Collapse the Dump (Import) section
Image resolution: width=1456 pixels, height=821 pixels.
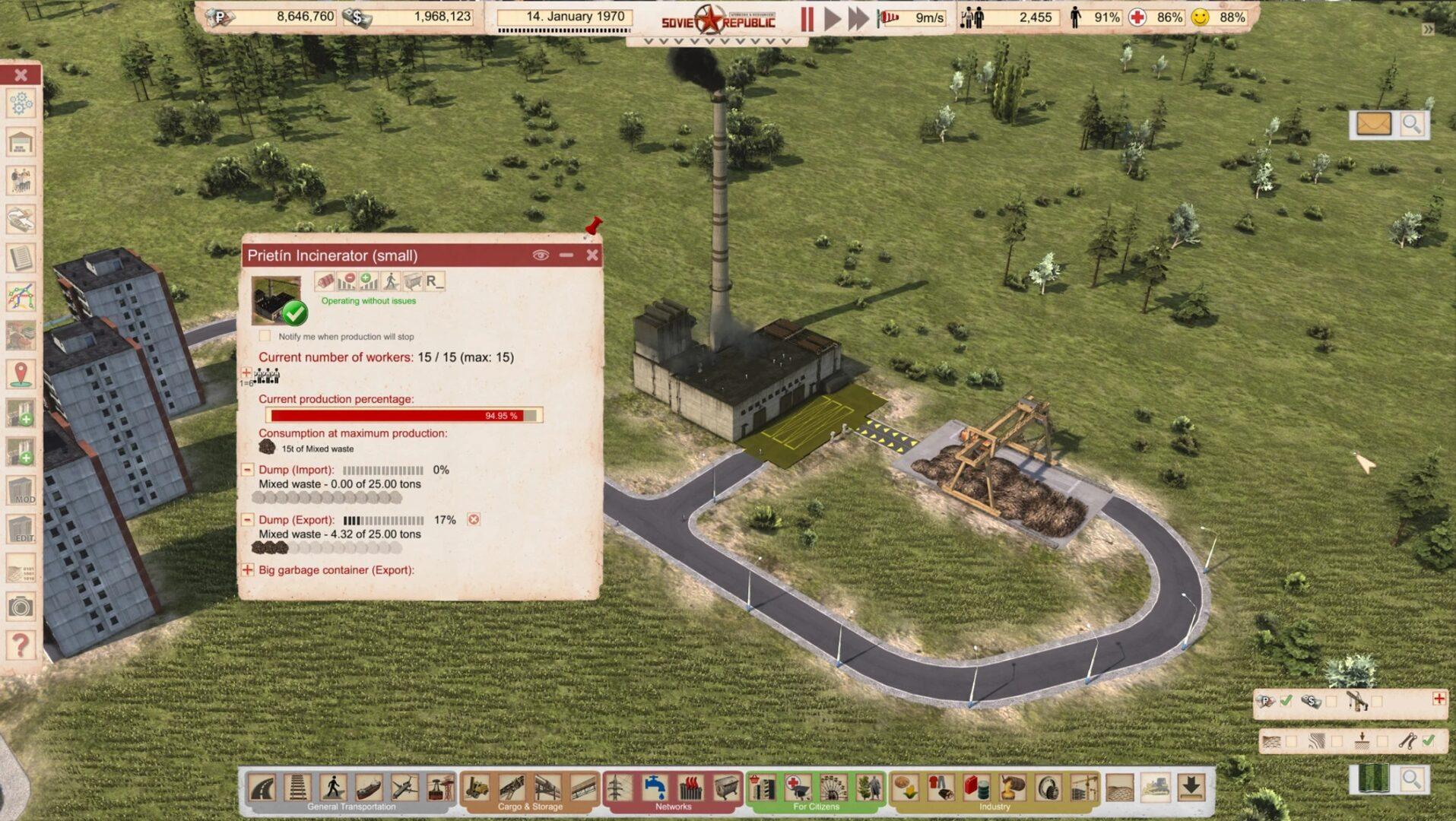[247, 470]
